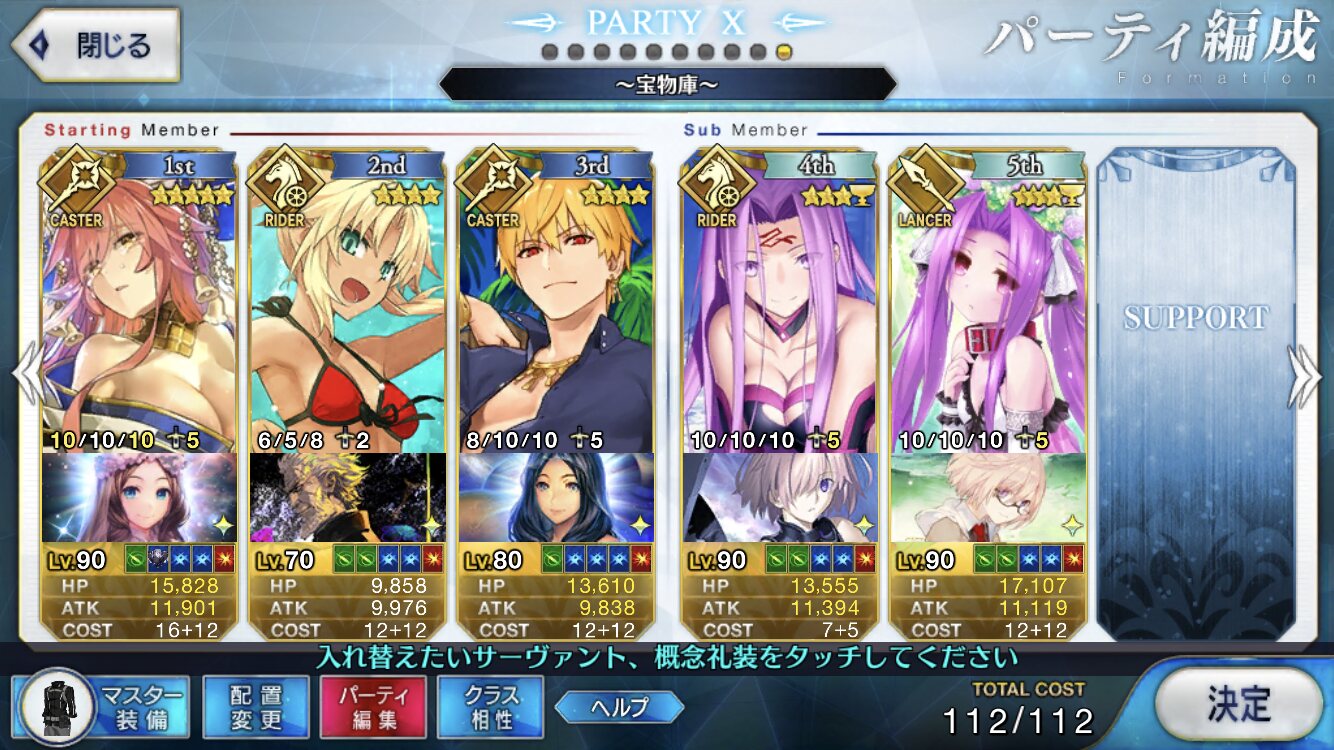
Task: Confirm the party with the 決定 button
Action: tap(1238, 704)
